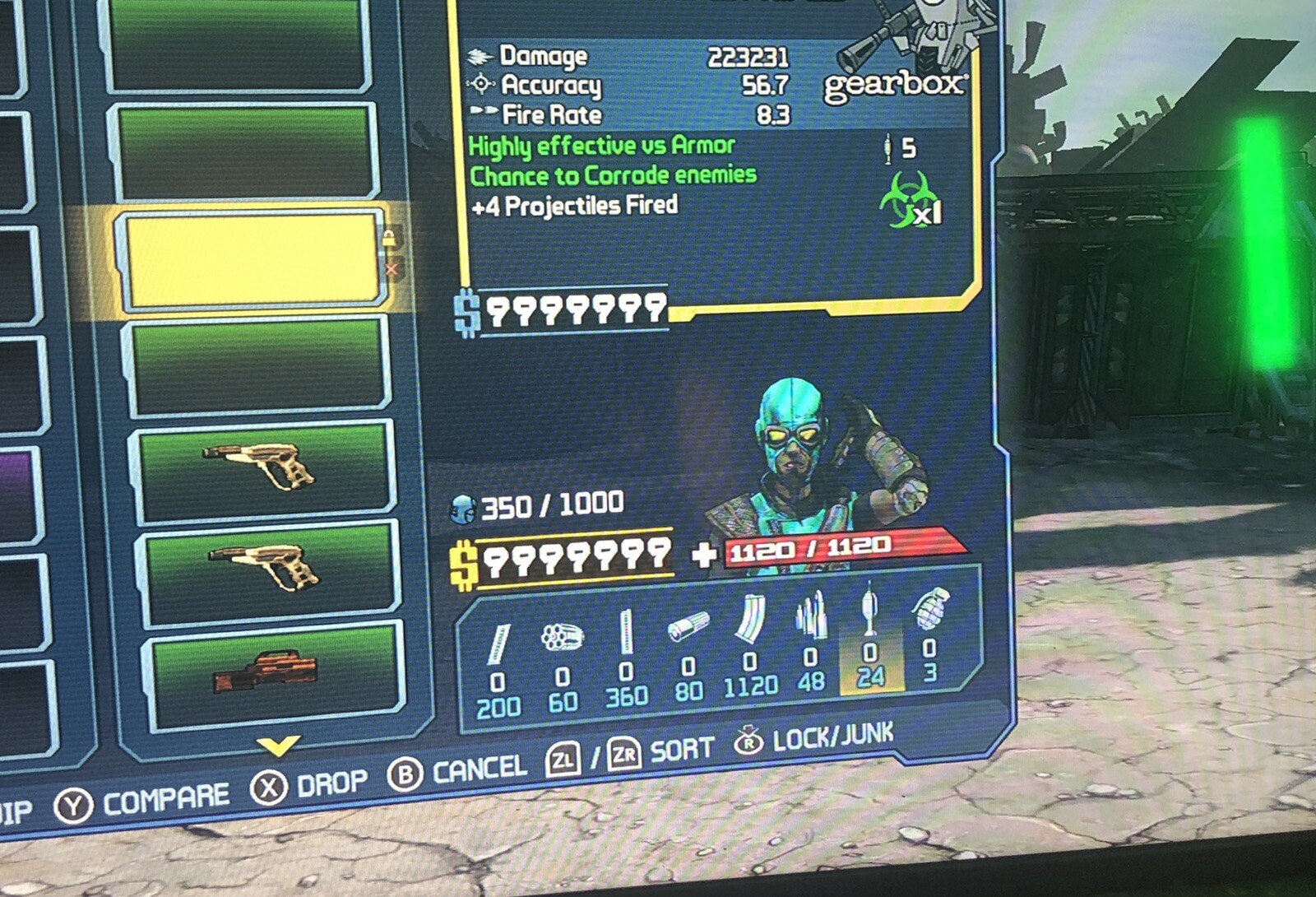This screenshot has width=1316, height=897.
Task: Select the highlighted yellow inventory slot
Action: pyautogui.click(x=251, y=261)
